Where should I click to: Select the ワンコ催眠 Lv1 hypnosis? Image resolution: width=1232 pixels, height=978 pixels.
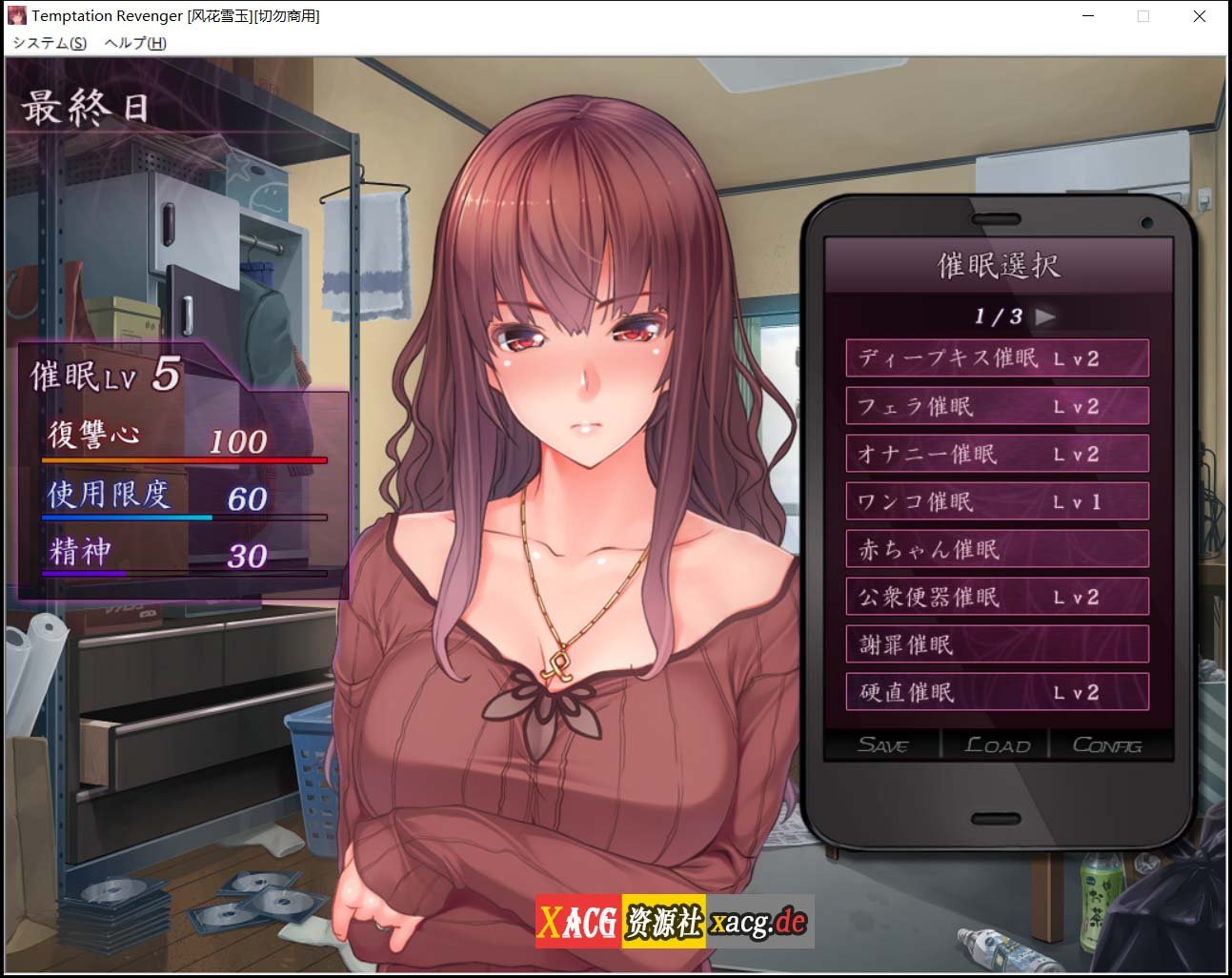(x=997, y=501)
